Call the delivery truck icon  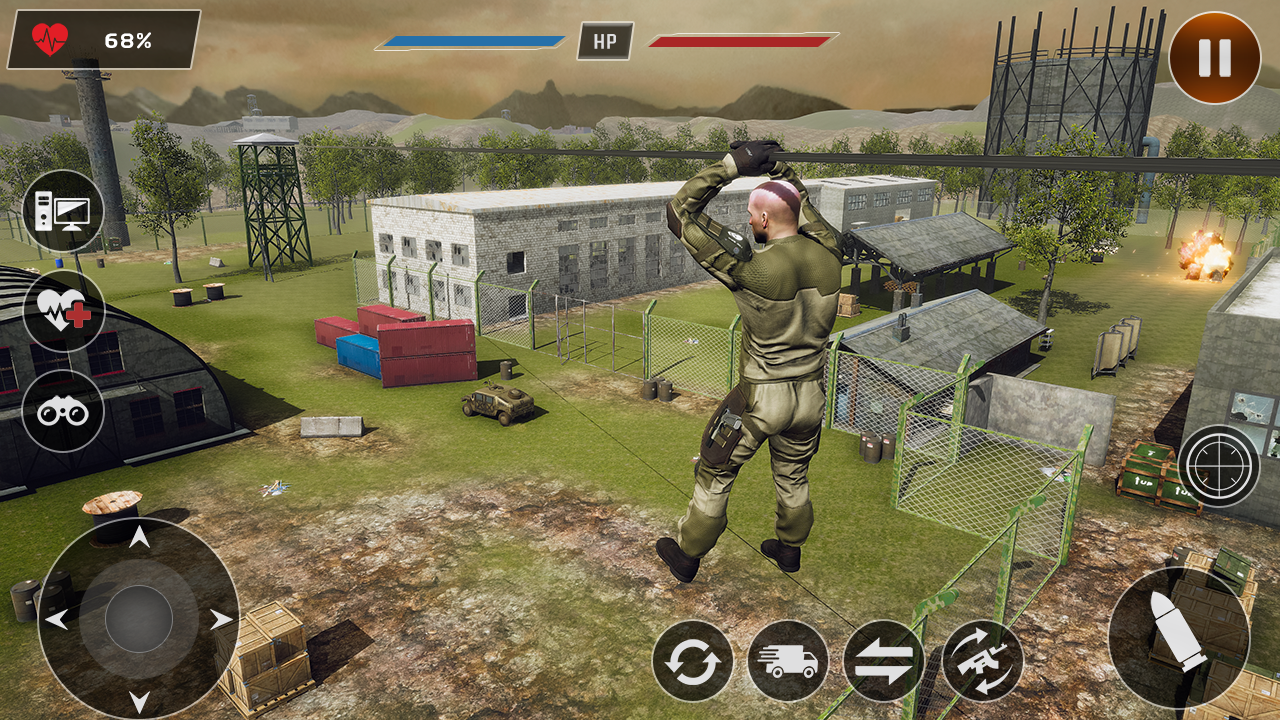(788, 661)
